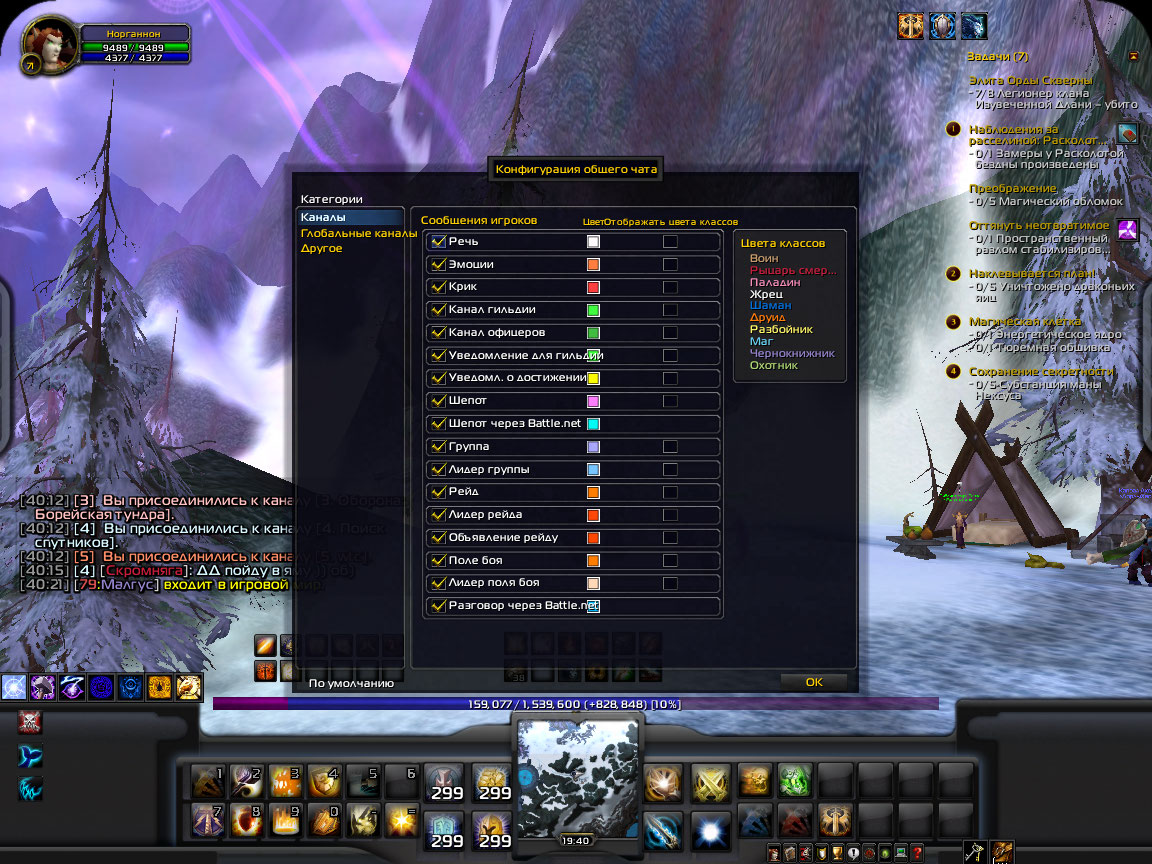Toggle the Поле боя message checkbox
This screenshot has height=864, width=1152.
(x=438, y=560)
